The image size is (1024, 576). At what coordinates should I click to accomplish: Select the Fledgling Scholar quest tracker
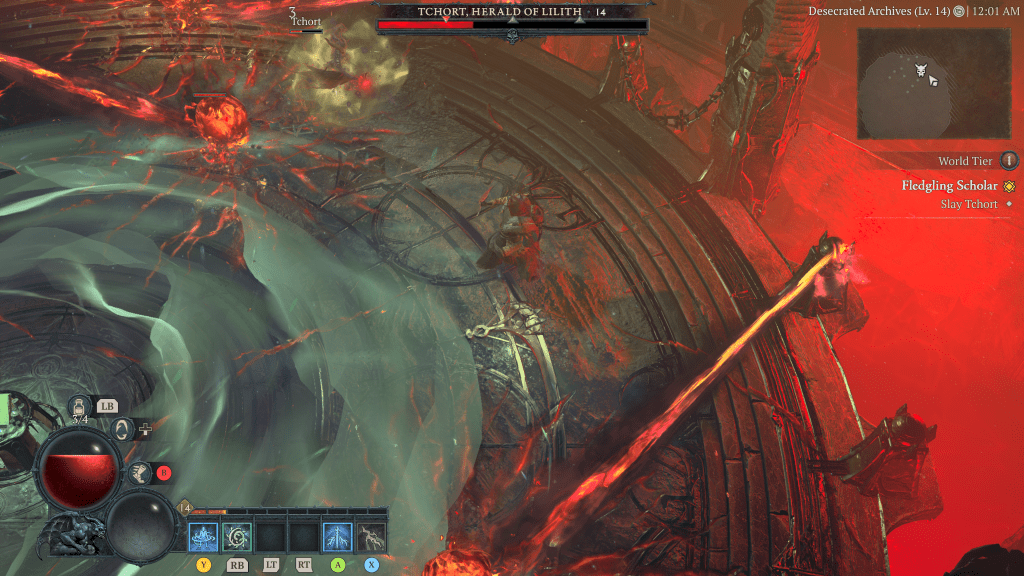pyautogui.click(x=949, y=186)
